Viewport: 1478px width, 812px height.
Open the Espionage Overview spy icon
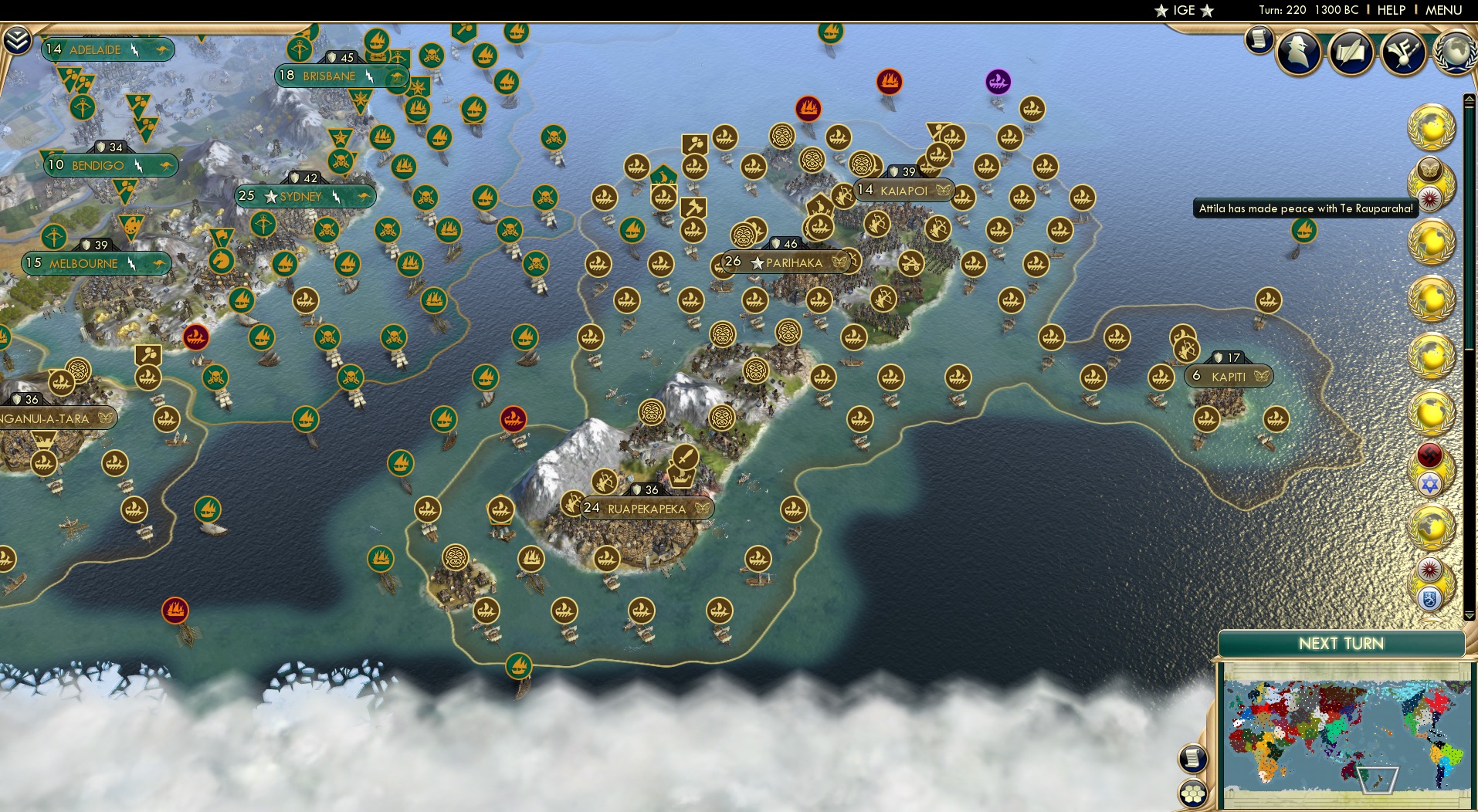pyautogui.click(x=1297, y=52)
